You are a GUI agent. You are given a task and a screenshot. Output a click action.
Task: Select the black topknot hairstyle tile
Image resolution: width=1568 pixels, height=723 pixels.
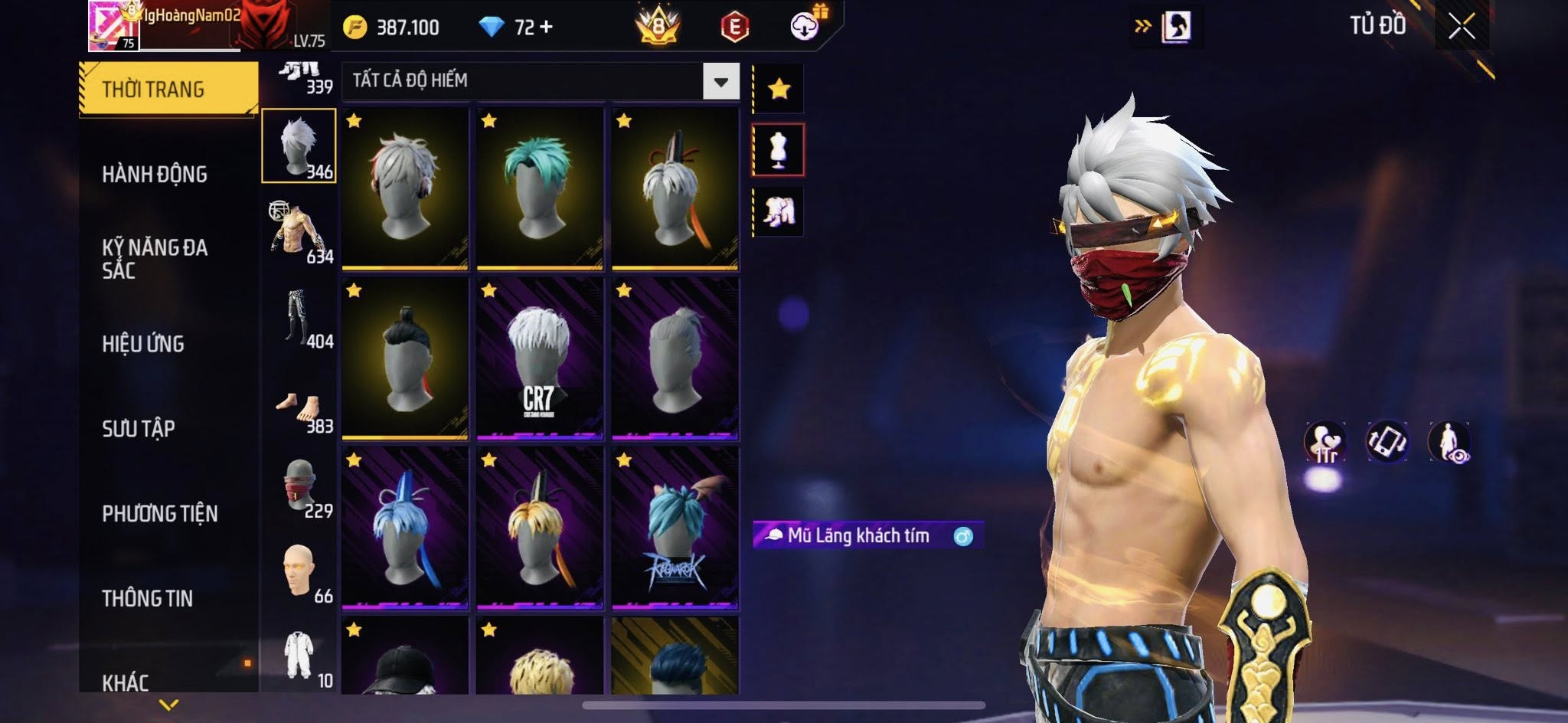click(405, 358)
